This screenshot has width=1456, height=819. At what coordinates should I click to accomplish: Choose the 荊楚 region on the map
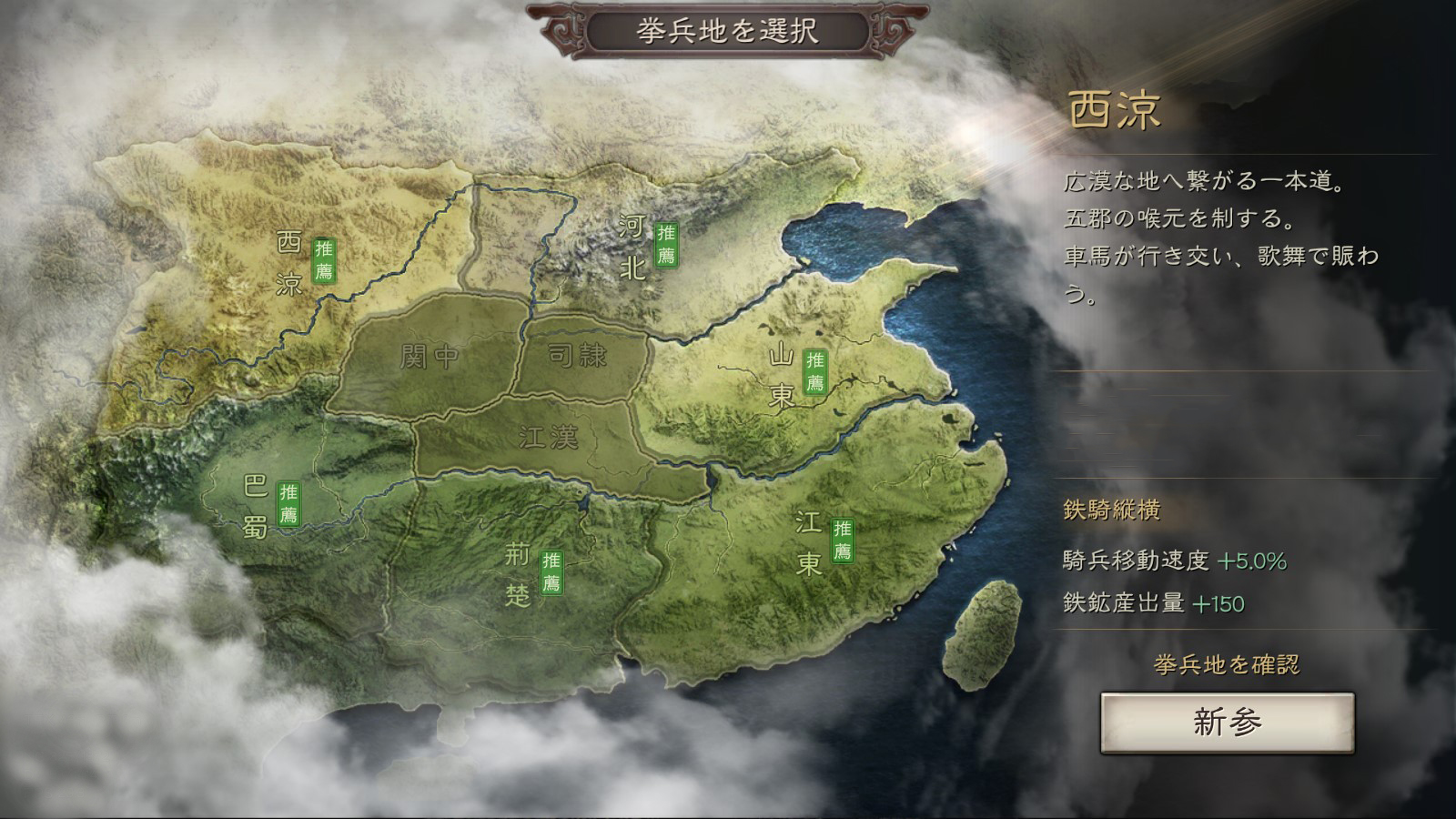point(519,573)
